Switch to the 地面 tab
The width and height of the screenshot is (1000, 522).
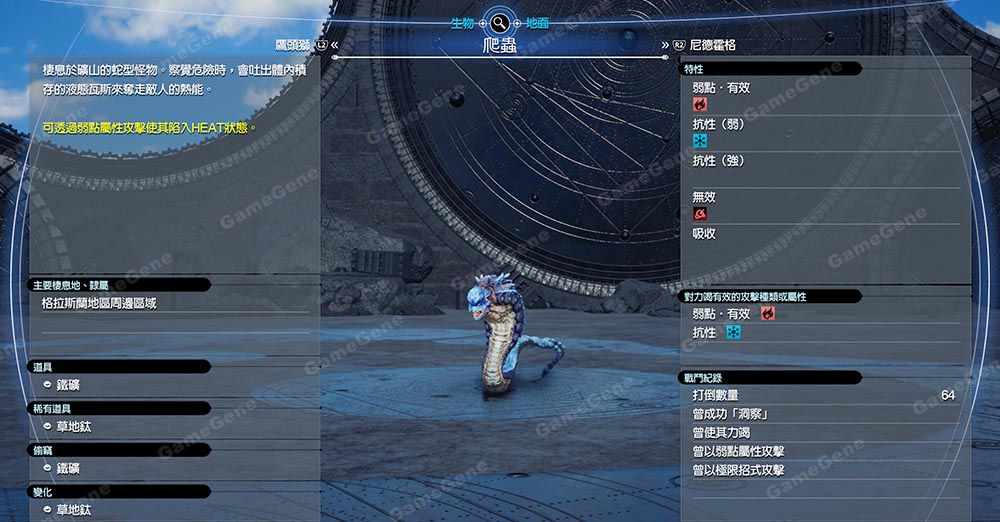point(537,22)
